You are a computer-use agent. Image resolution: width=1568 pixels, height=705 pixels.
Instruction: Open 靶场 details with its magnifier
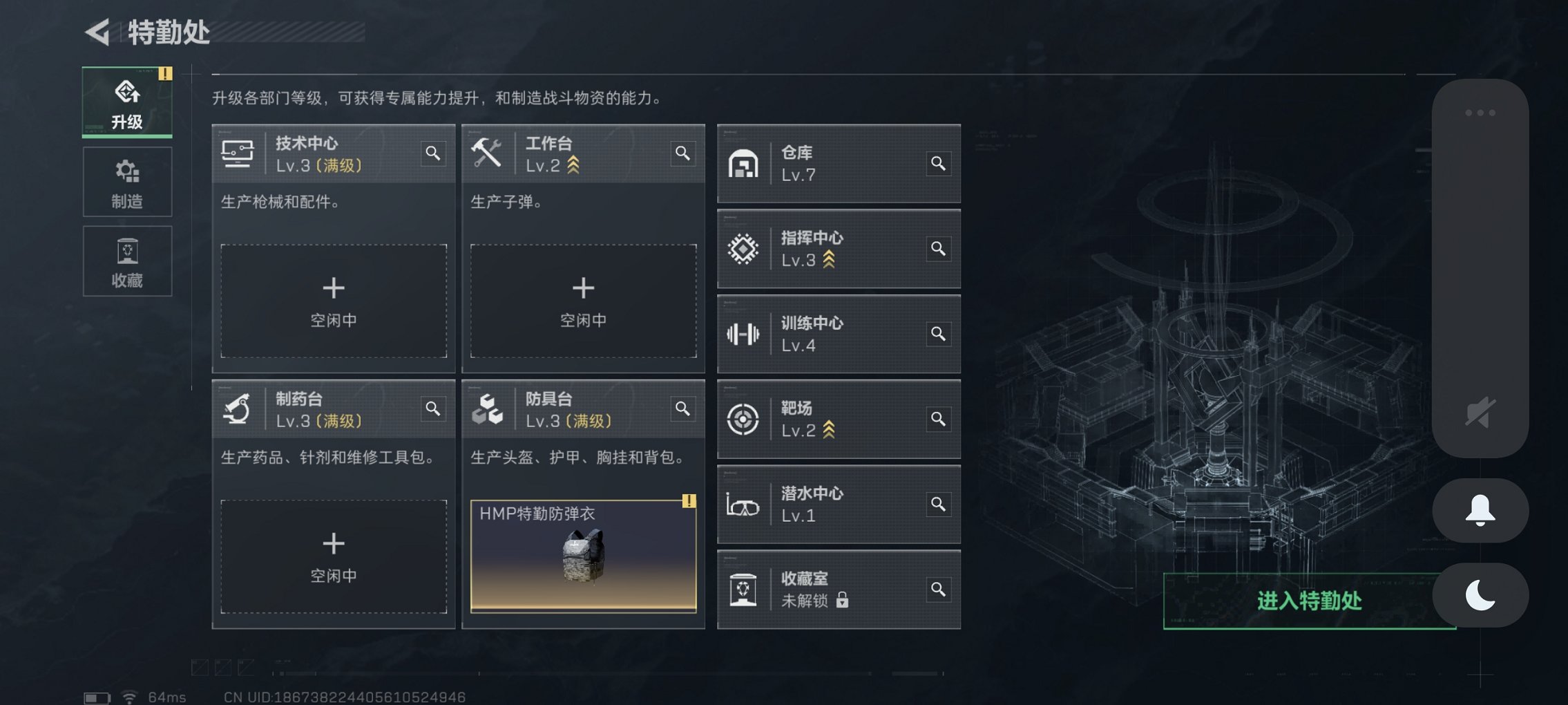[938, 420]
